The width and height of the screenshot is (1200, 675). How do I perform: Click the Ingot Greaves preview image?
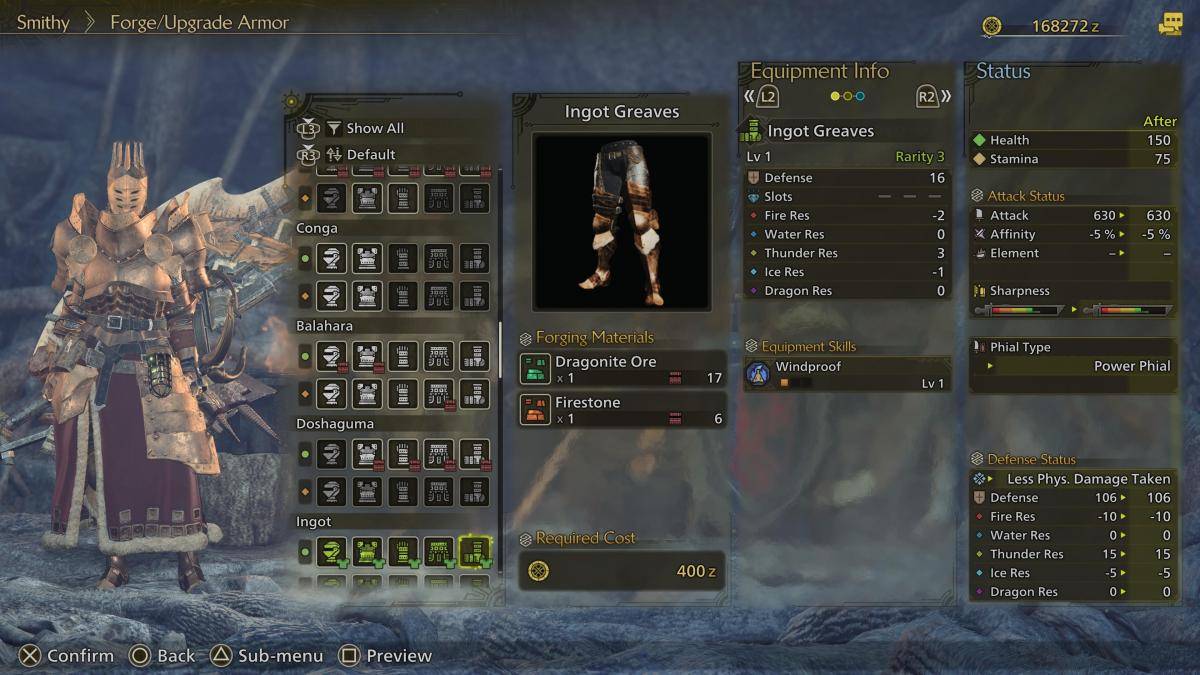622,222
